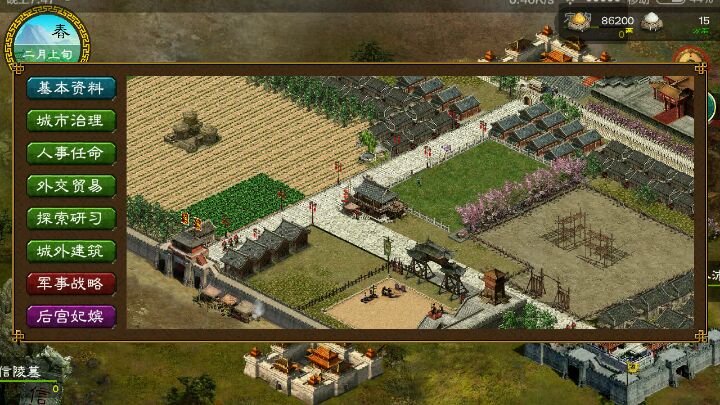Choose 外交贸易 diplomacy and trade
Image resolution: width=720 pixels, height=405 pixels.
pos(71,186)
